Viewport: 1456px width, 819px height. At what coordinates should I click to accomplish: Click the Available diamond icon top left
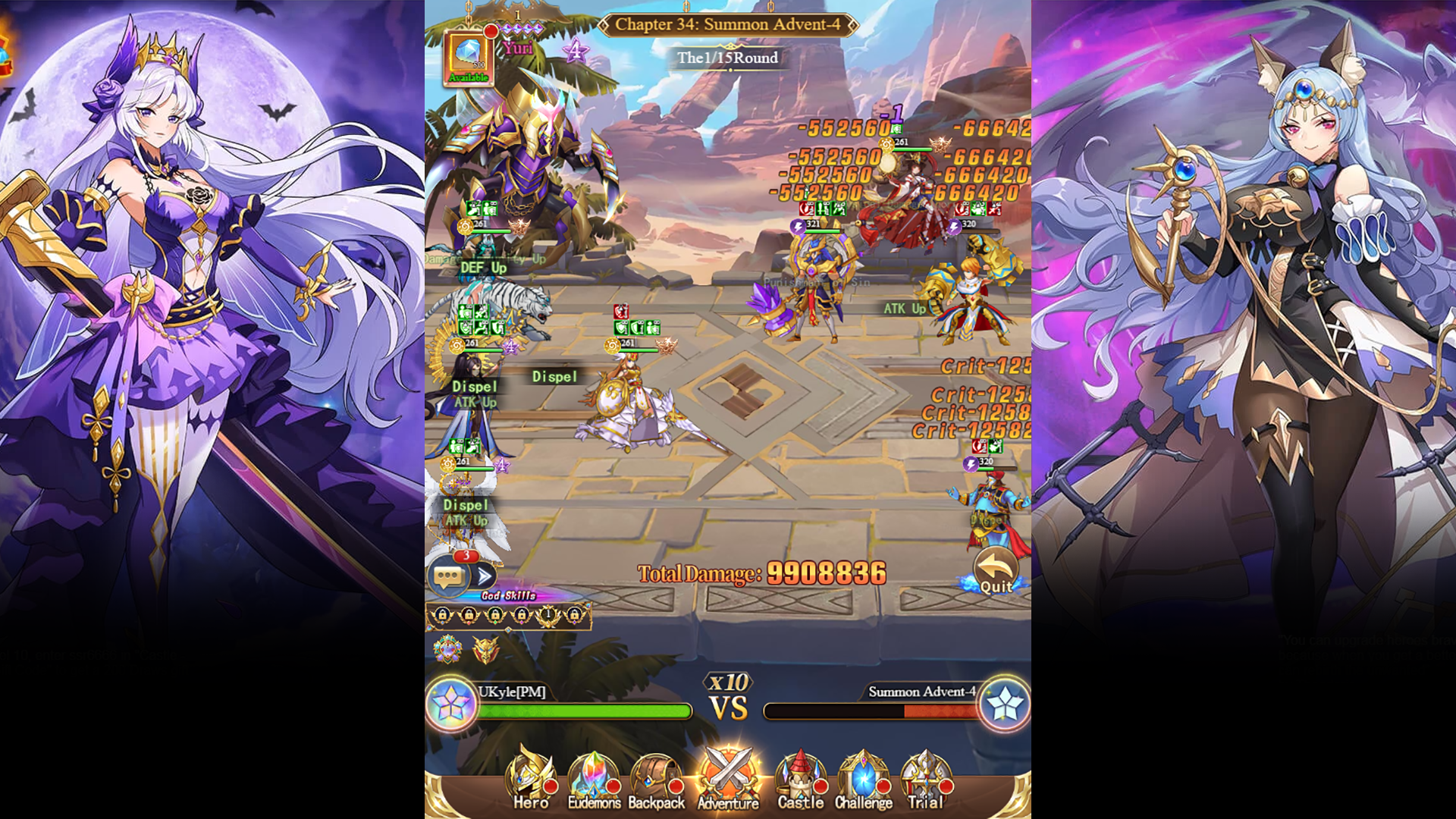(470, 53)
